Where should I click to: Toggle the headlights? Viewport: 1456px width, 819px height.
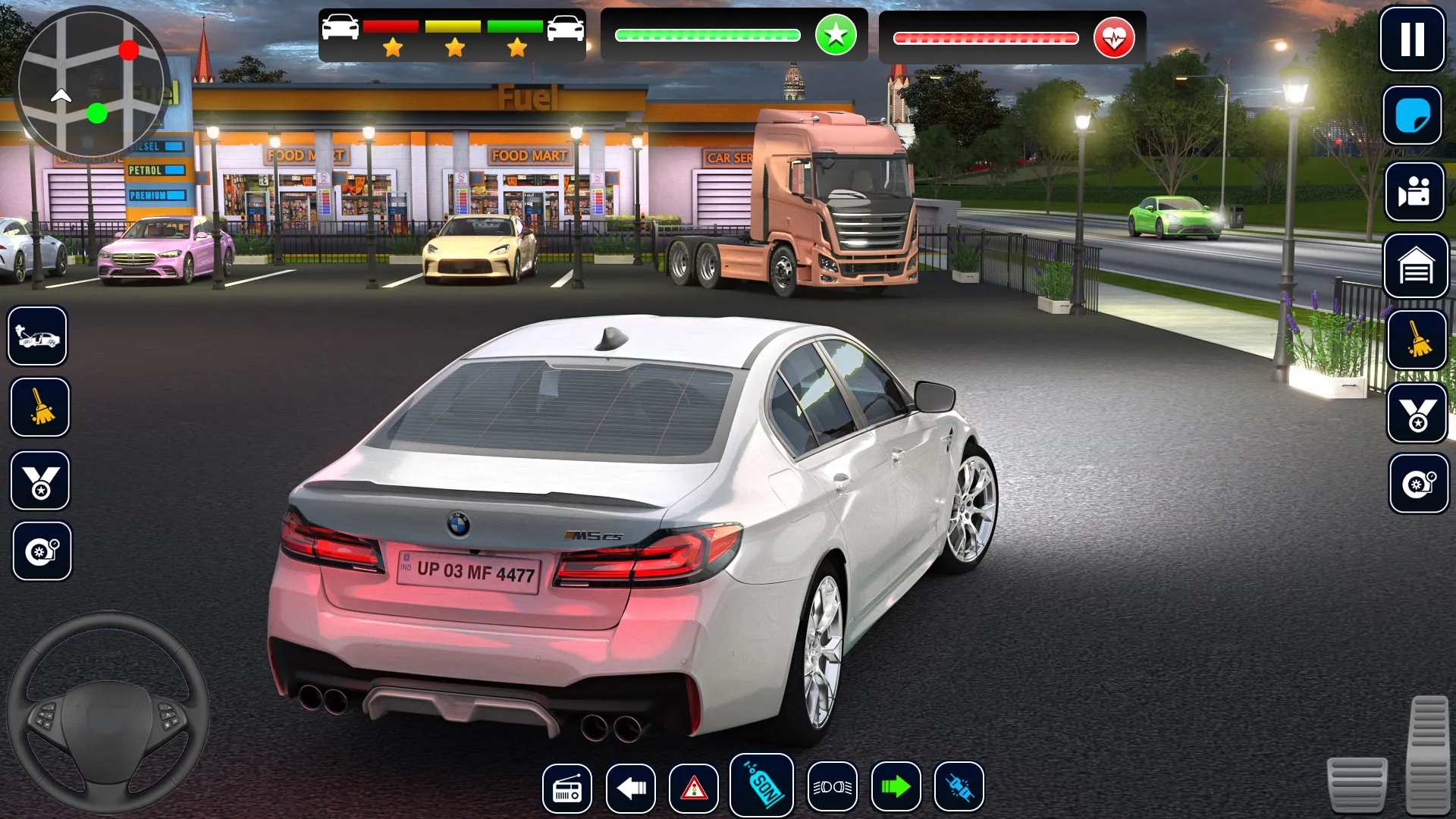[x=832, y=787]
